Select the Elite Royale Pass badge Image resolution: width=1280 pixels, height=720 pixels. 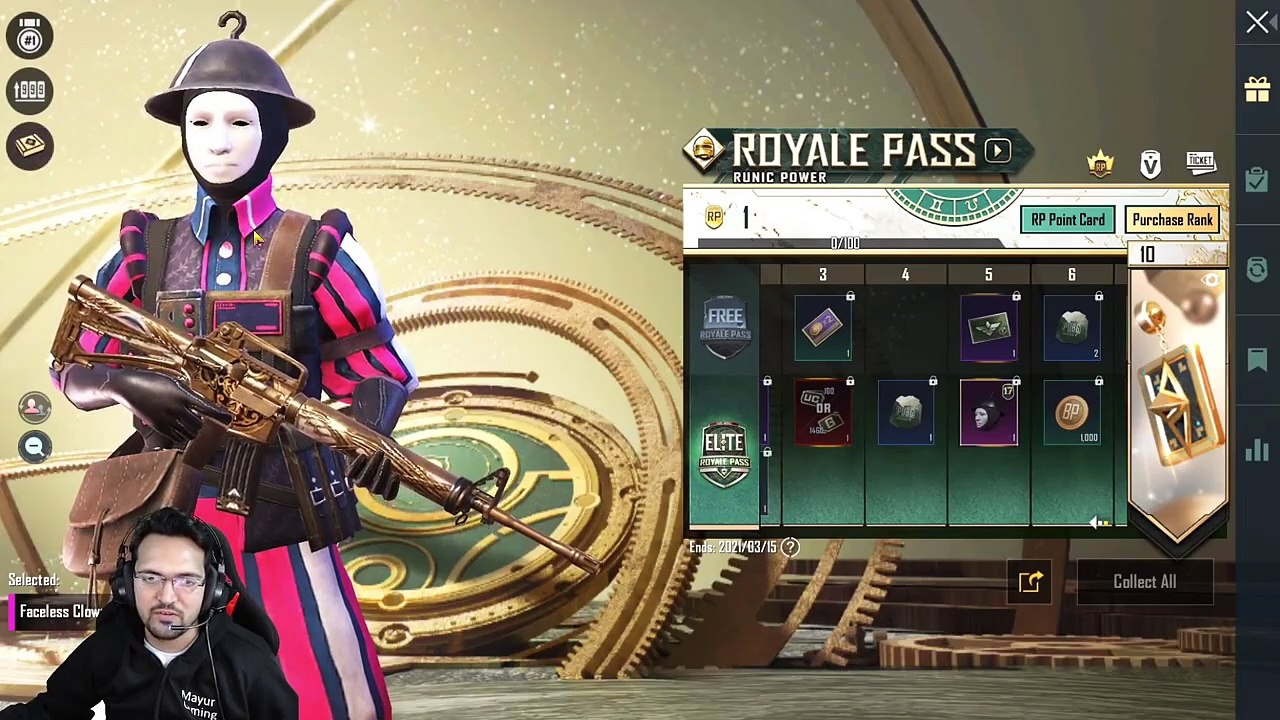725,453
